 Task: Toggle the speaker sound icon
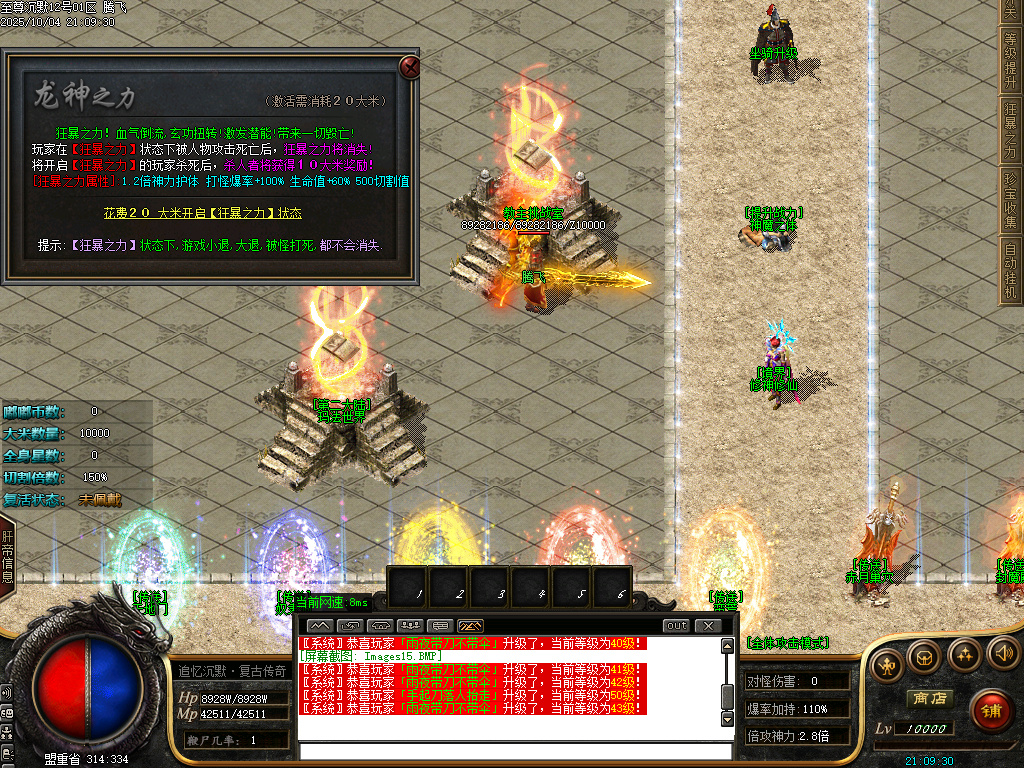point(1002,655)
